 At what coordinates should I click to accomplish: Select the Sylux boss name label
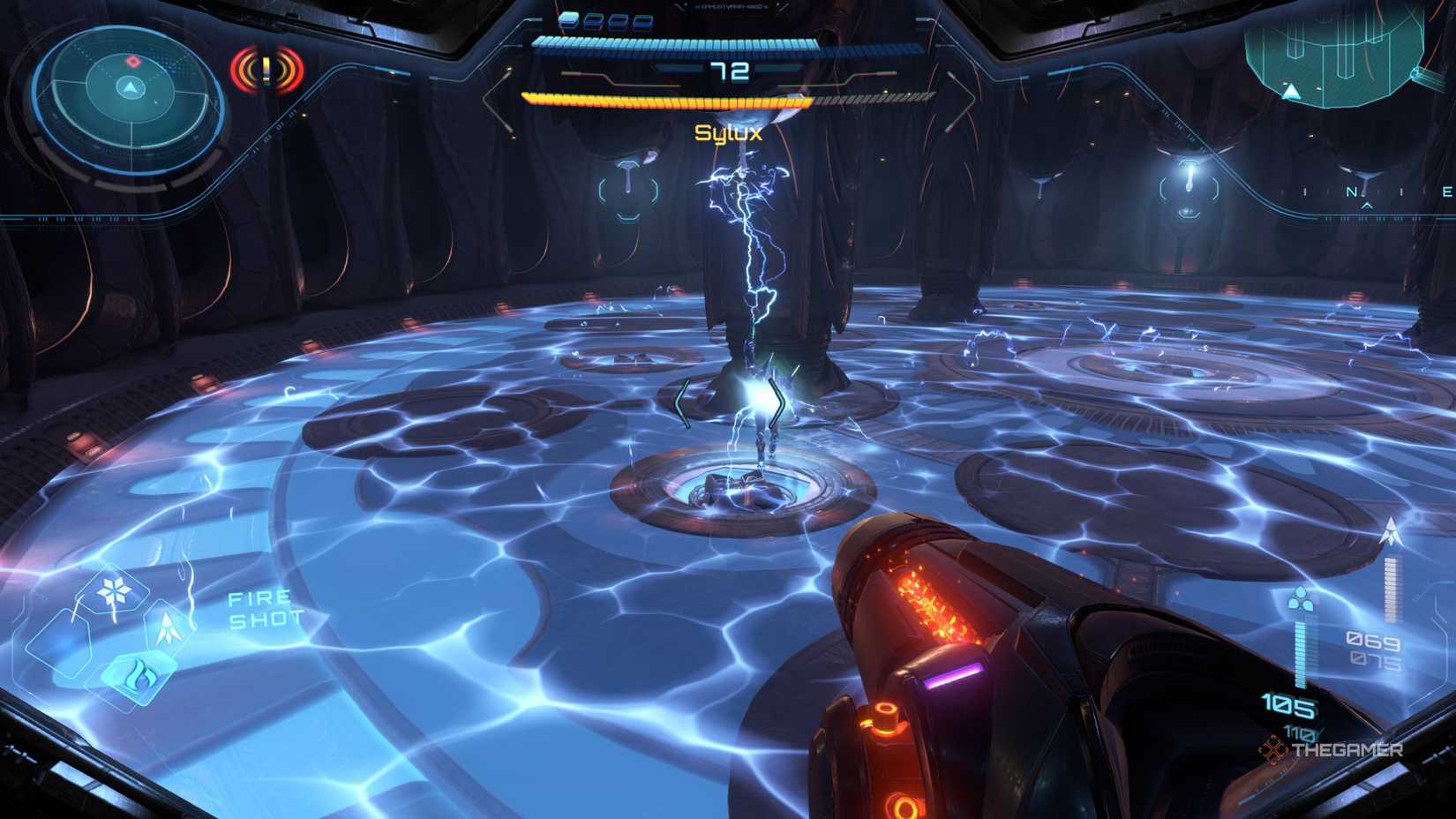(x=729, y=132)
